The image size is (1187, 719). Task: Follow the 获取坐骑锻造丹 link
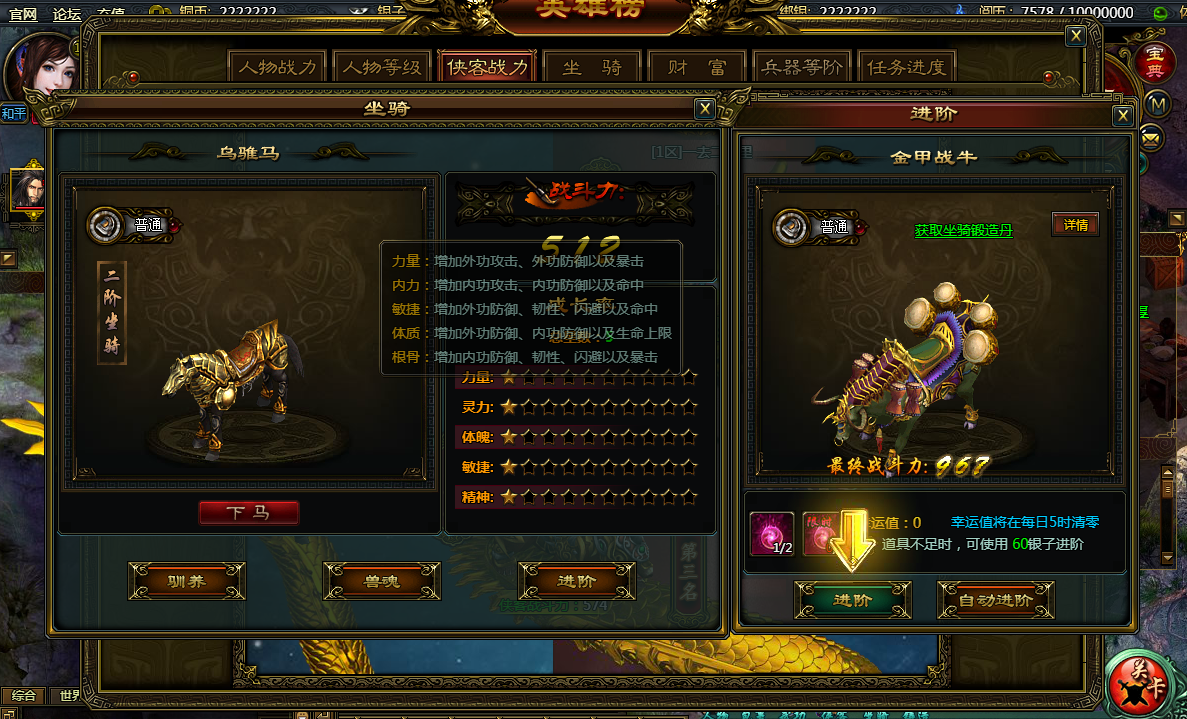[963, 231]
